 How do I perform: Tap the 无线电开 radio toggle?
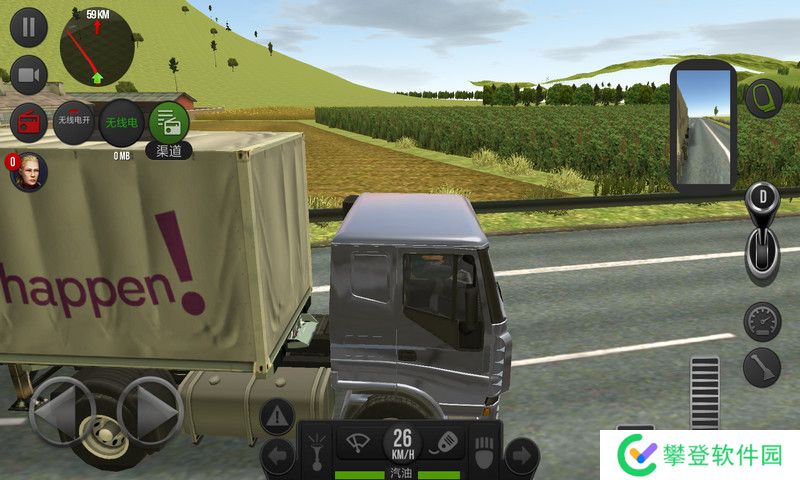(x=74, y=122)
